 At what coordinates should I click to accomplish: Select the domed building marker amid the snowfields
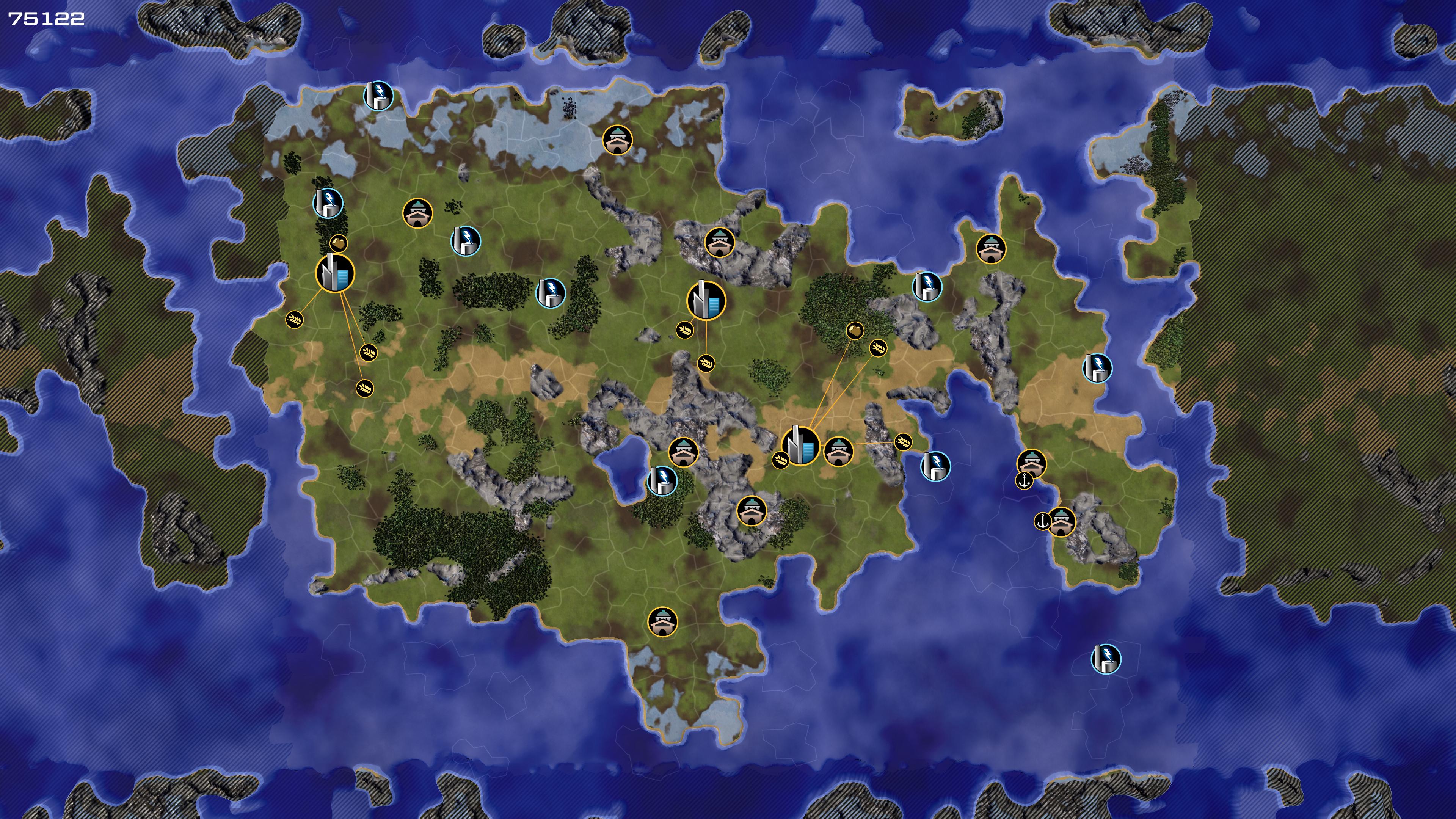pyautogui.click(x=617, y=140)
